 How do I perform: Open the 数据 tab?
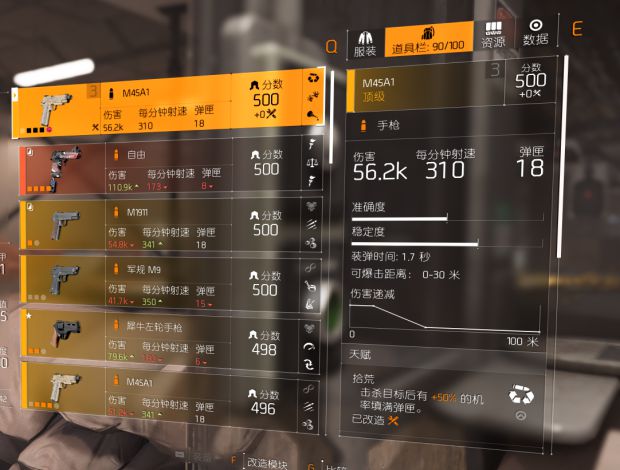click(536, 36)
